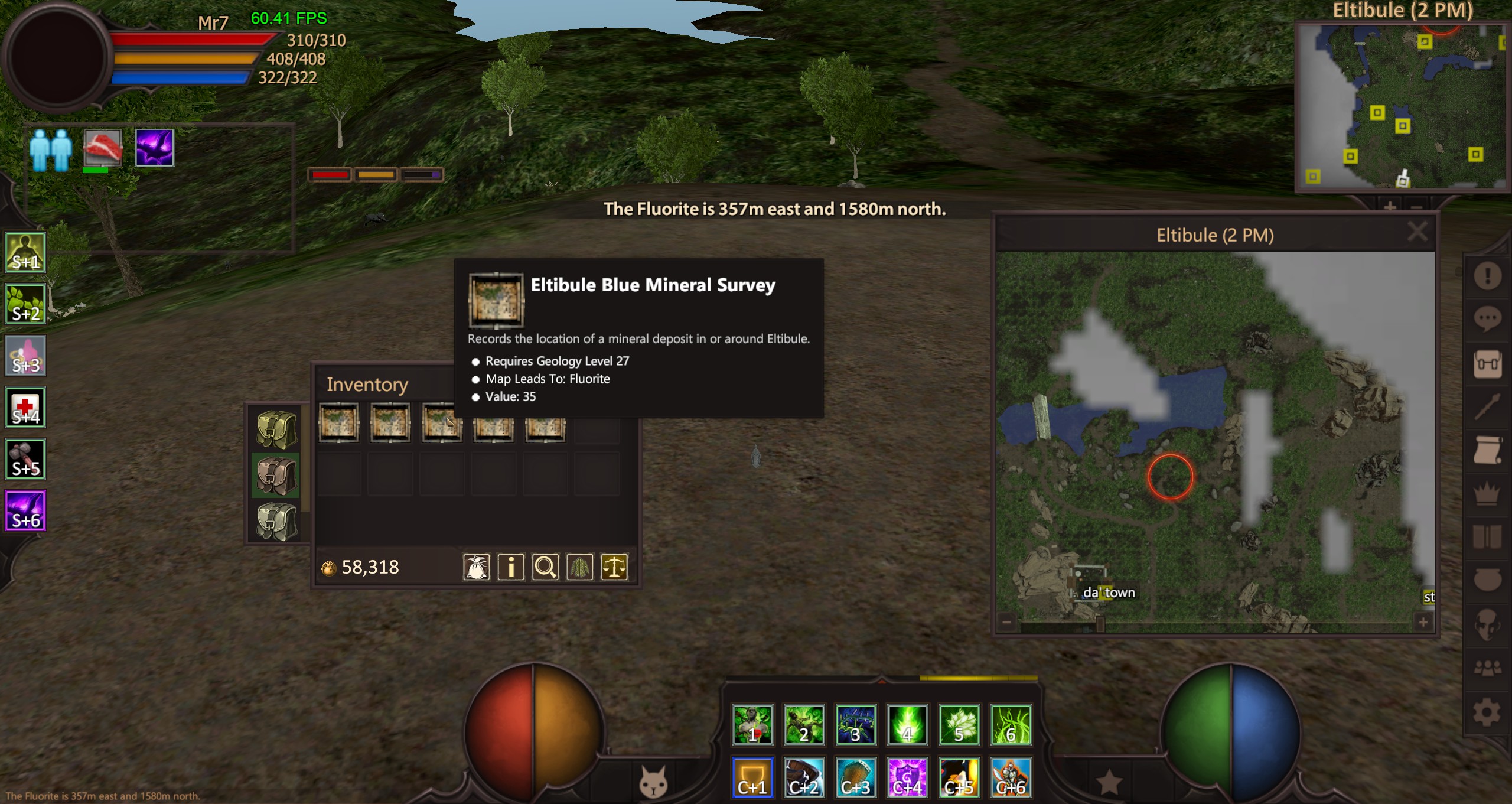
Task: Activate the green flame ability in slot 4
Action: (908, 724)
